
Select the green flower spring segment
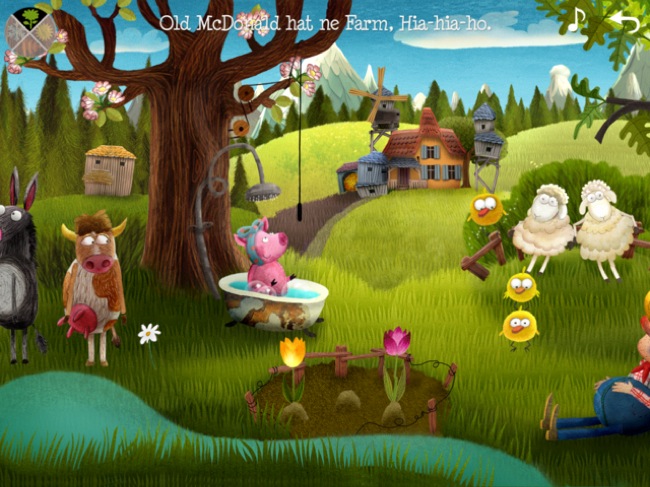32,18
